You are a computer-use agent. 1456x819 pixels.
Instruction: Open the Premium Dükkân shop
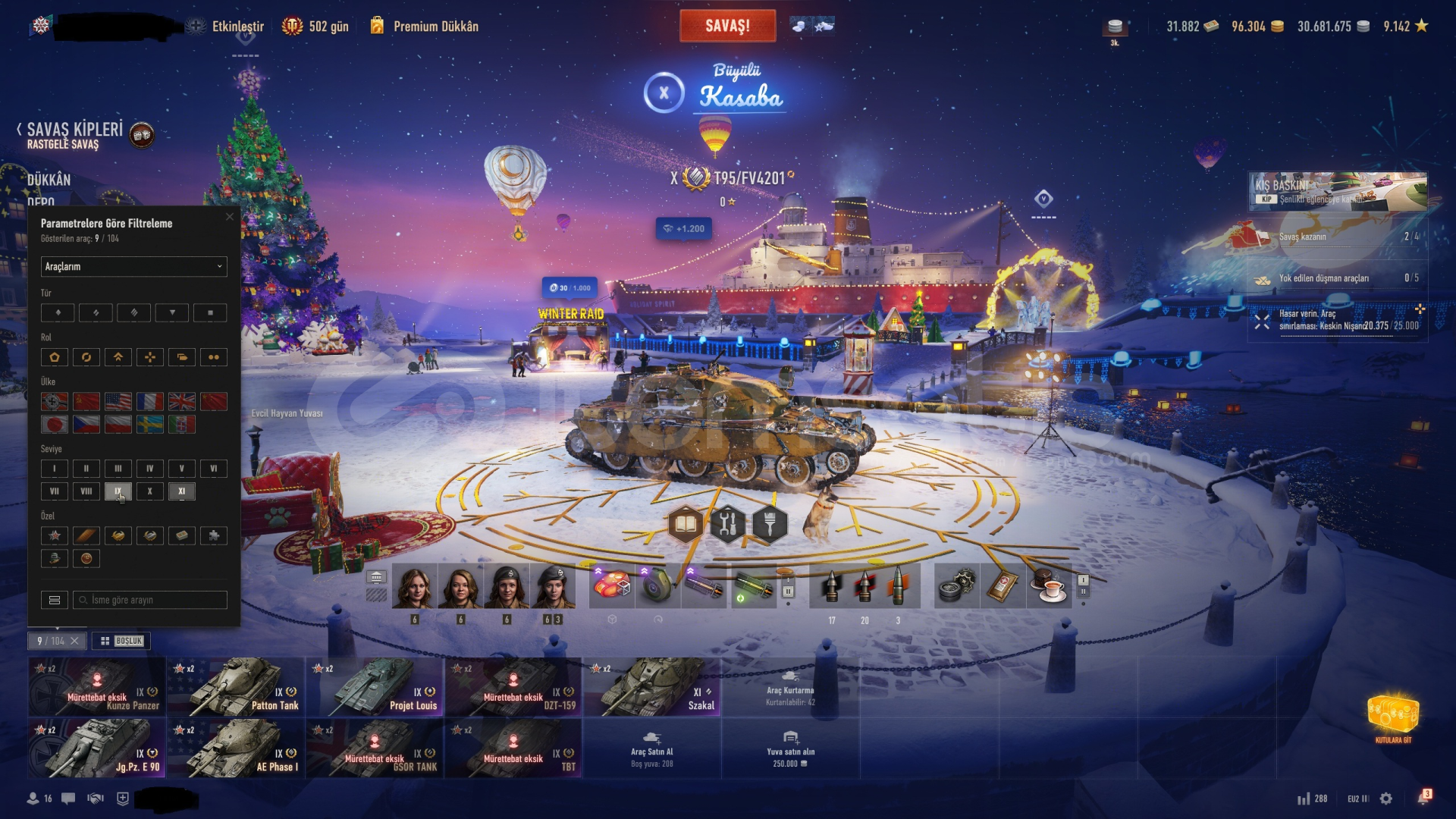coord(425,27)
